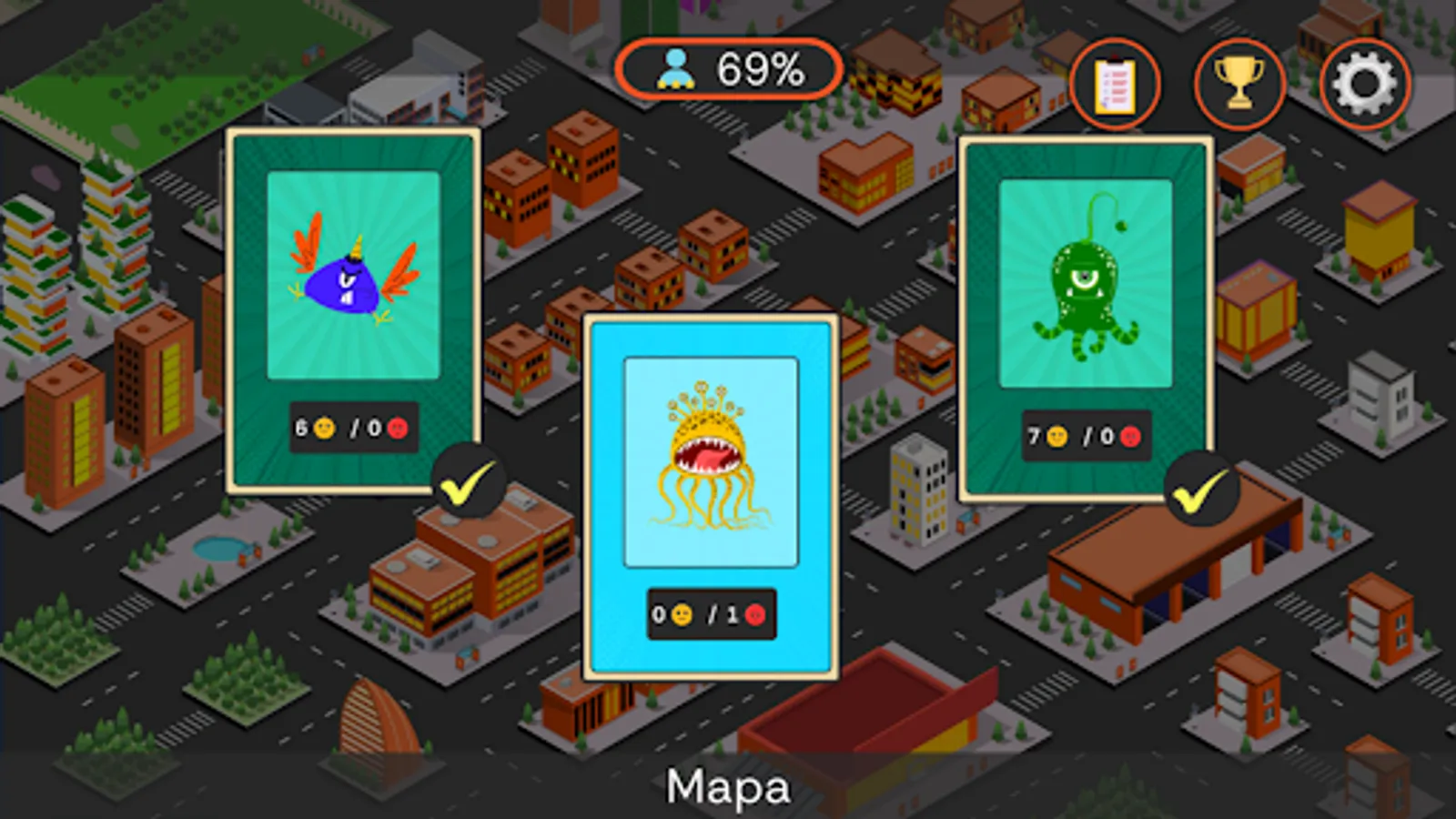
Task: Open the trophy achievements screen
Action: point(1239,83)
